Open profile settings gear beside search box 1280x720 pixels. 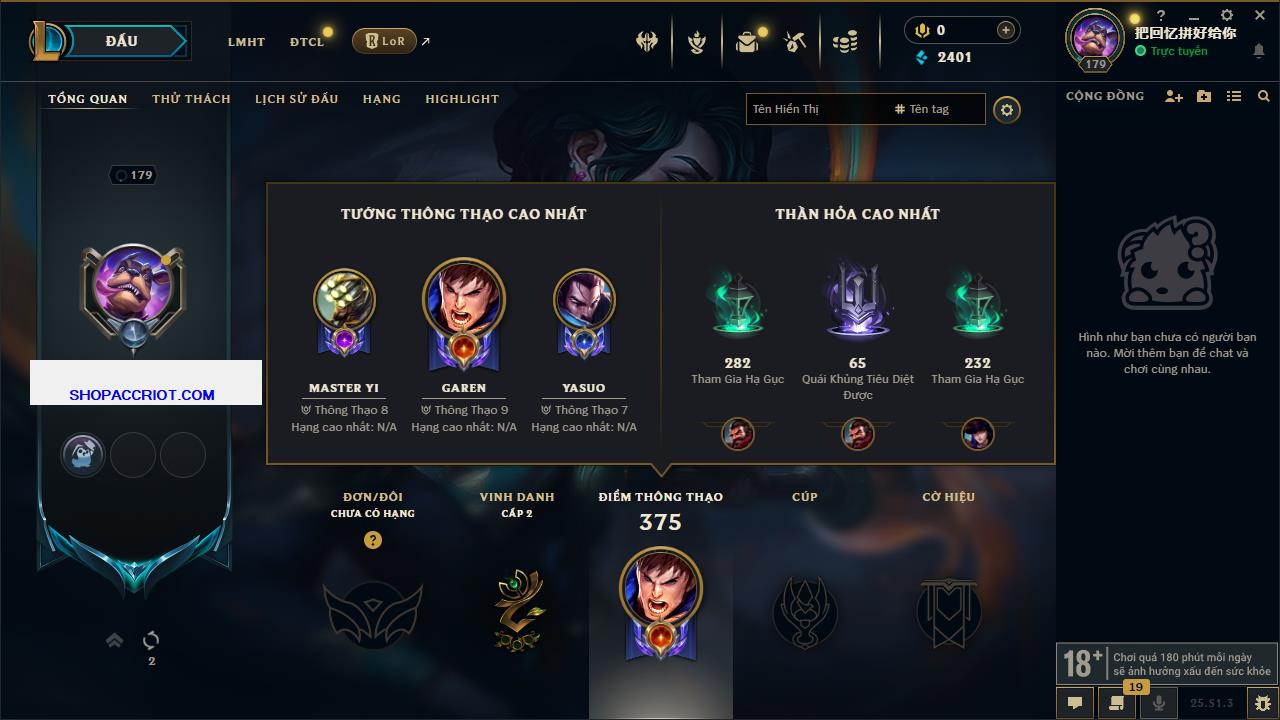tap(1007, 109)
